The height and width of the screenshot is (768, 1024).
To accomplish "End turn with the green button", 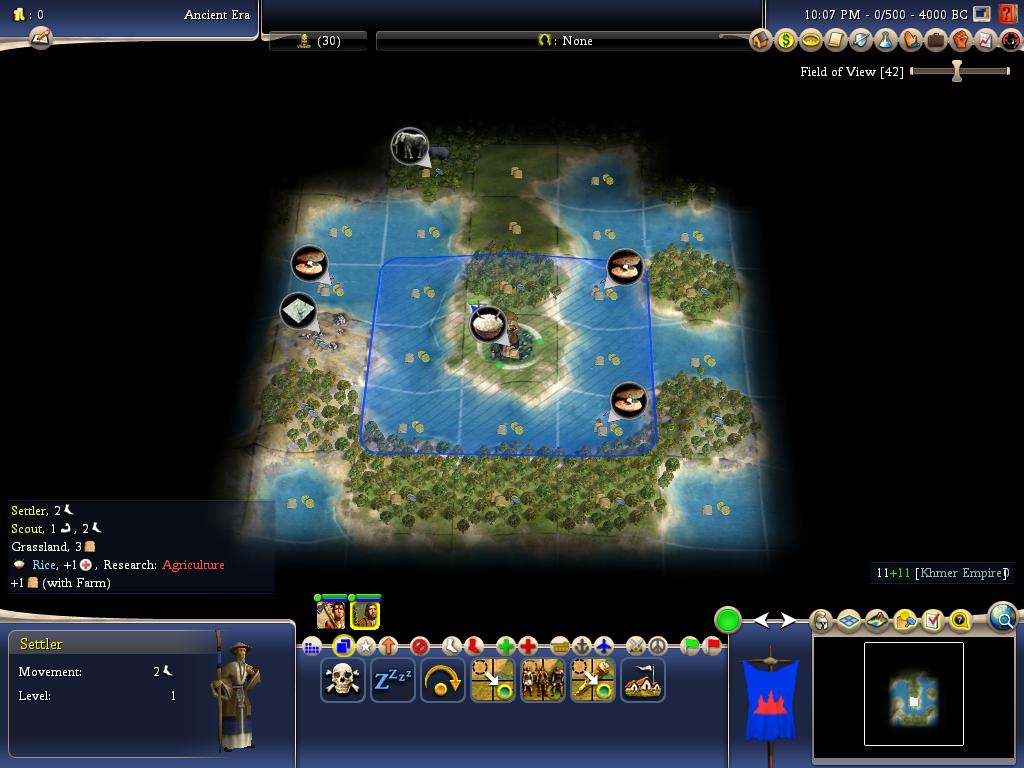I will (x=728, y=620).
